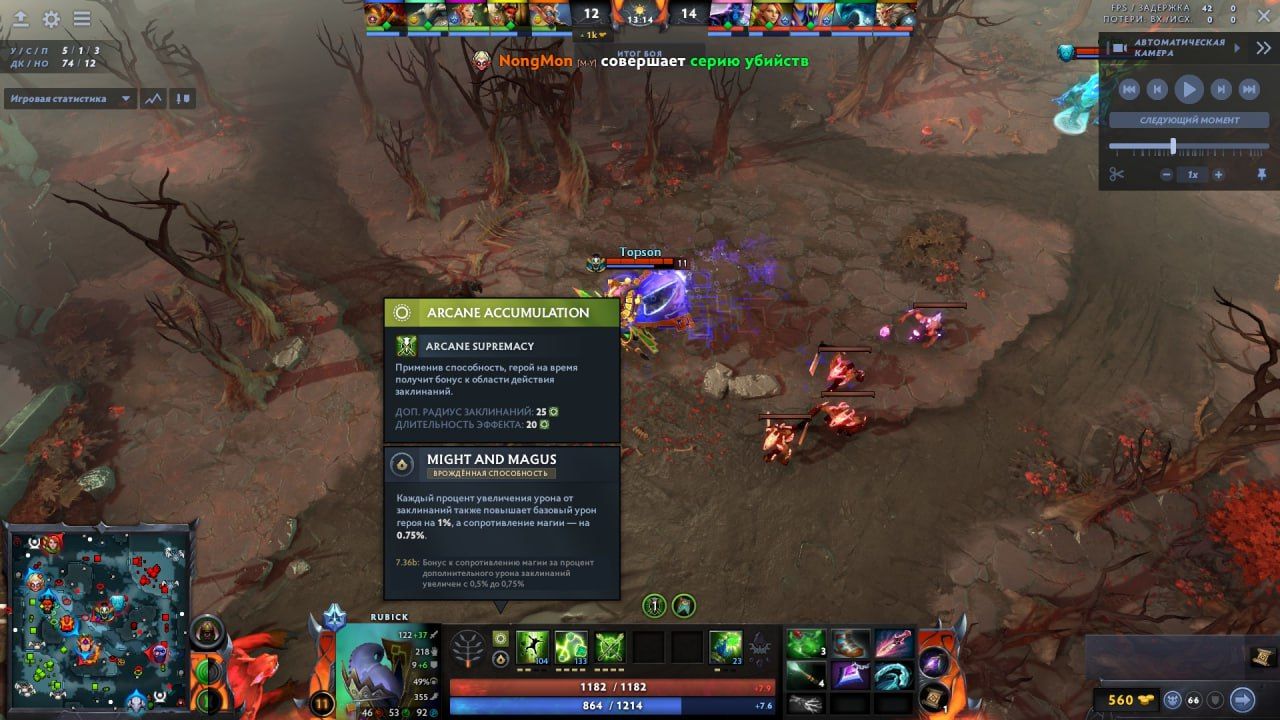Jump to the replay start

[x=1129, y=89]
